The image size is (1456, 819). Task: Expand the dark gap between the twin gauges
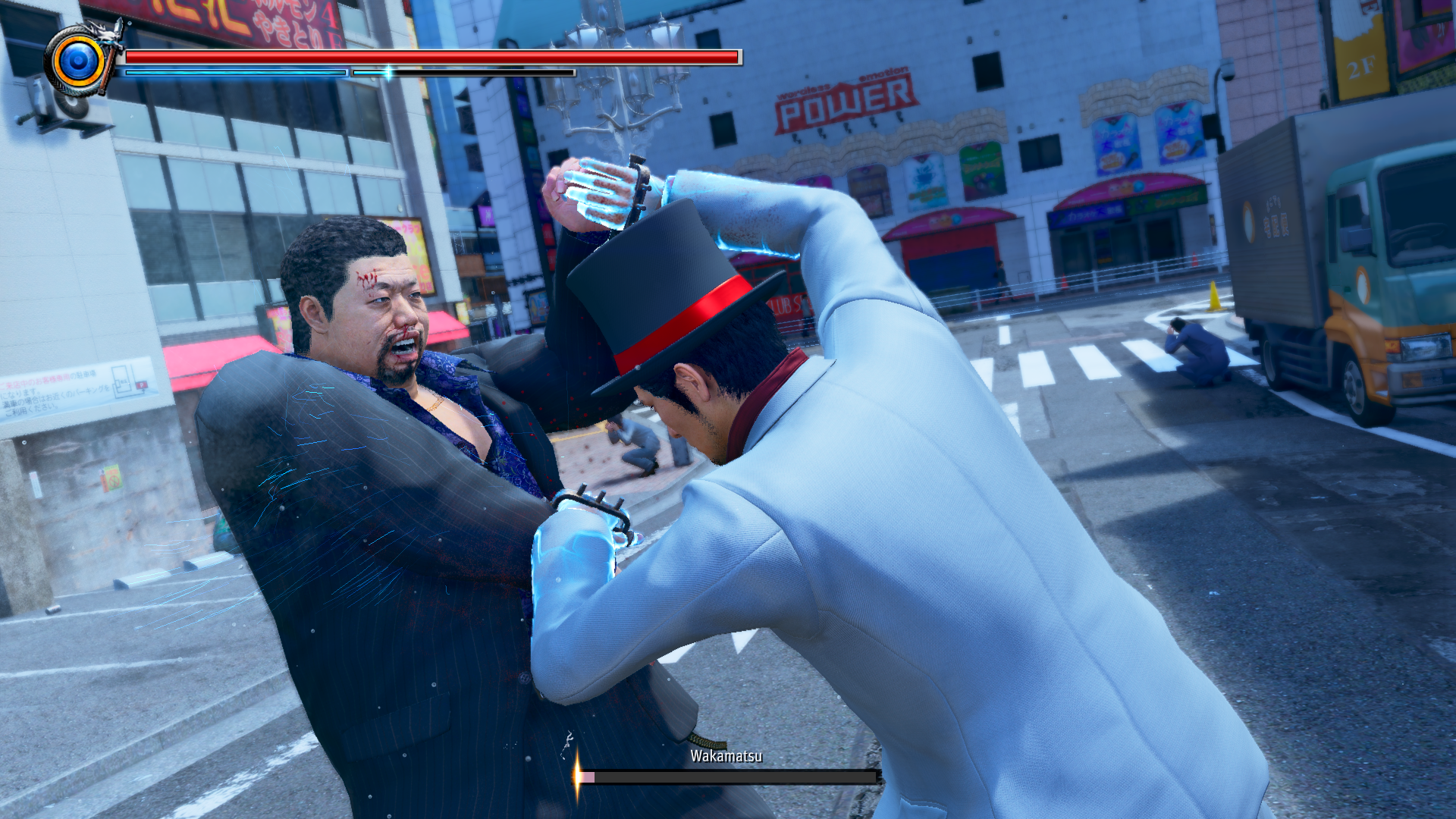(349, 74)
